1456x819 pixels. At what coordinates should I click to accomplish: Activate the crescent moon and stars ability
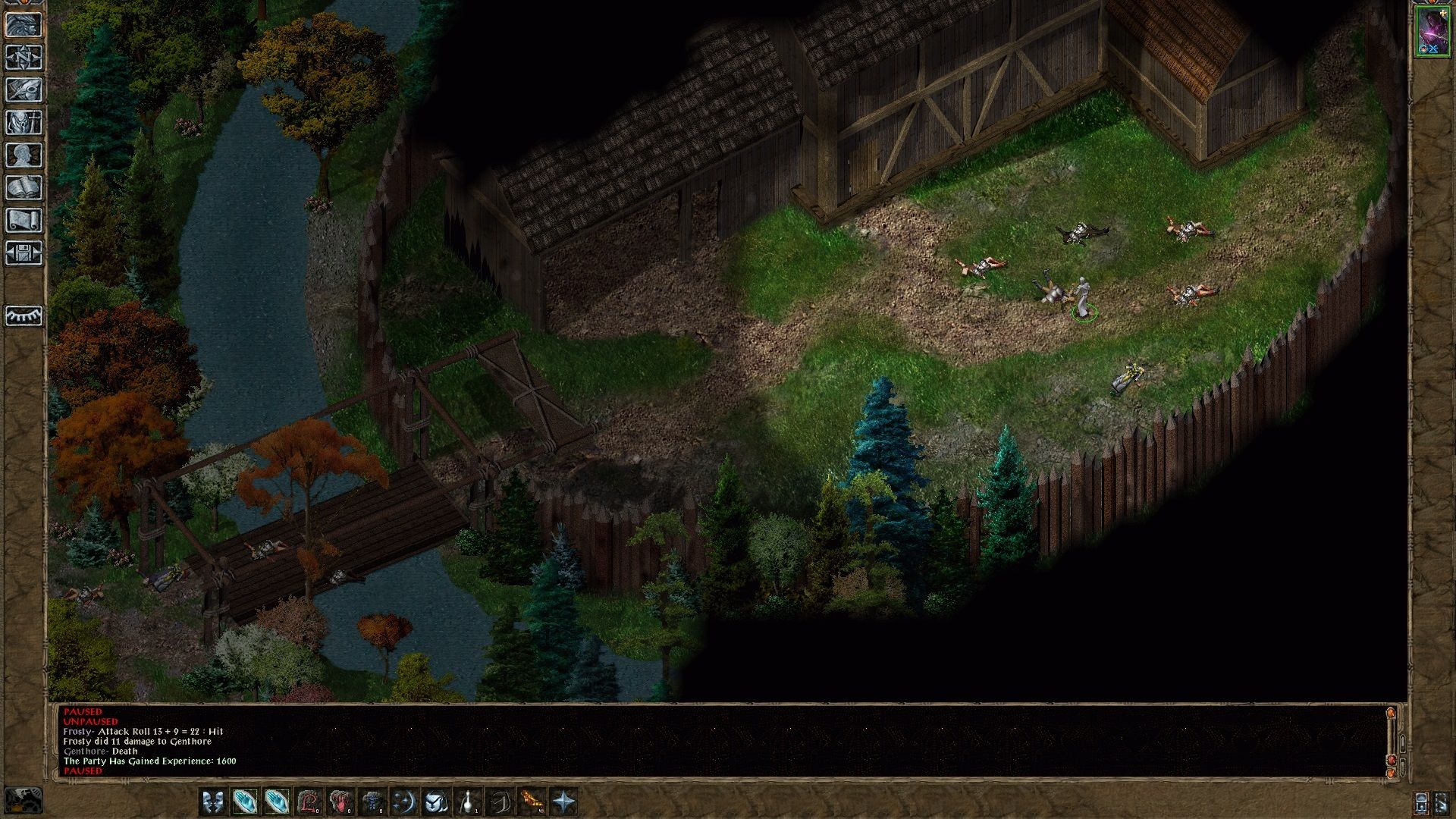(403, 802)
